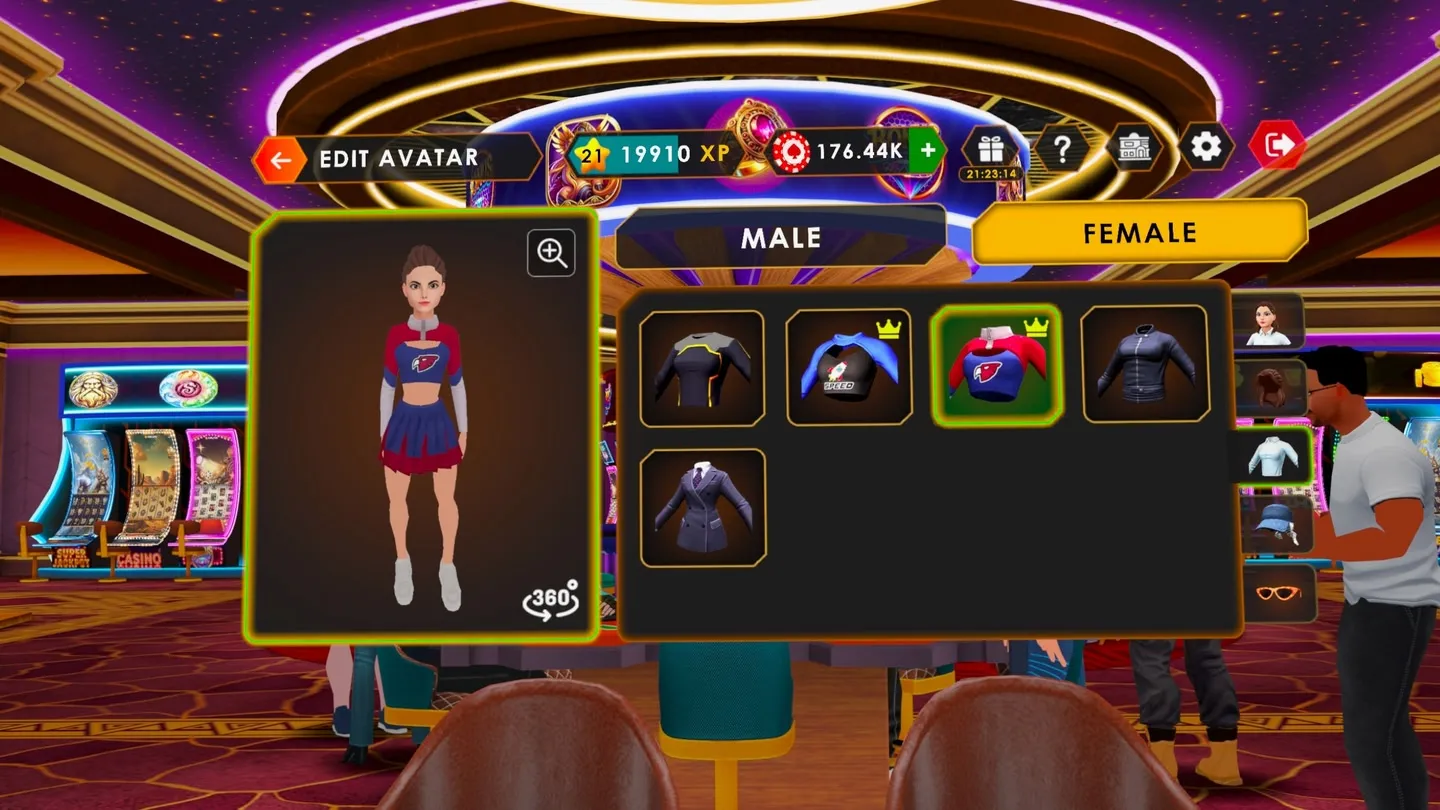The image size is (1440, 810).
Task: Switch to the hairstyle category
Action: coord(1271,388)
